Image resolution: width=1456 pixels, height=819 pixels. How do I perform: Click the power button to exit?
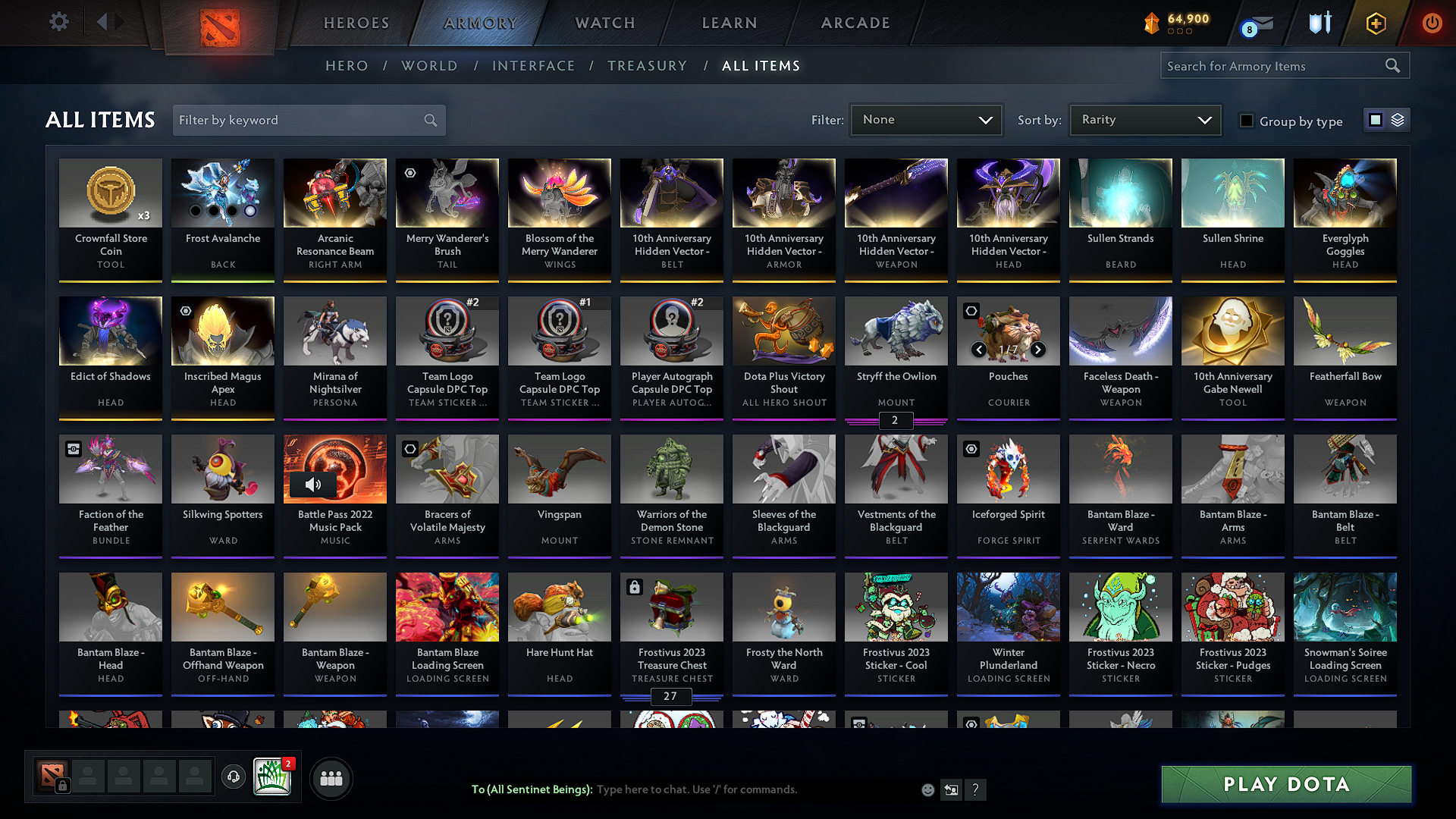tap(1432, 23)
